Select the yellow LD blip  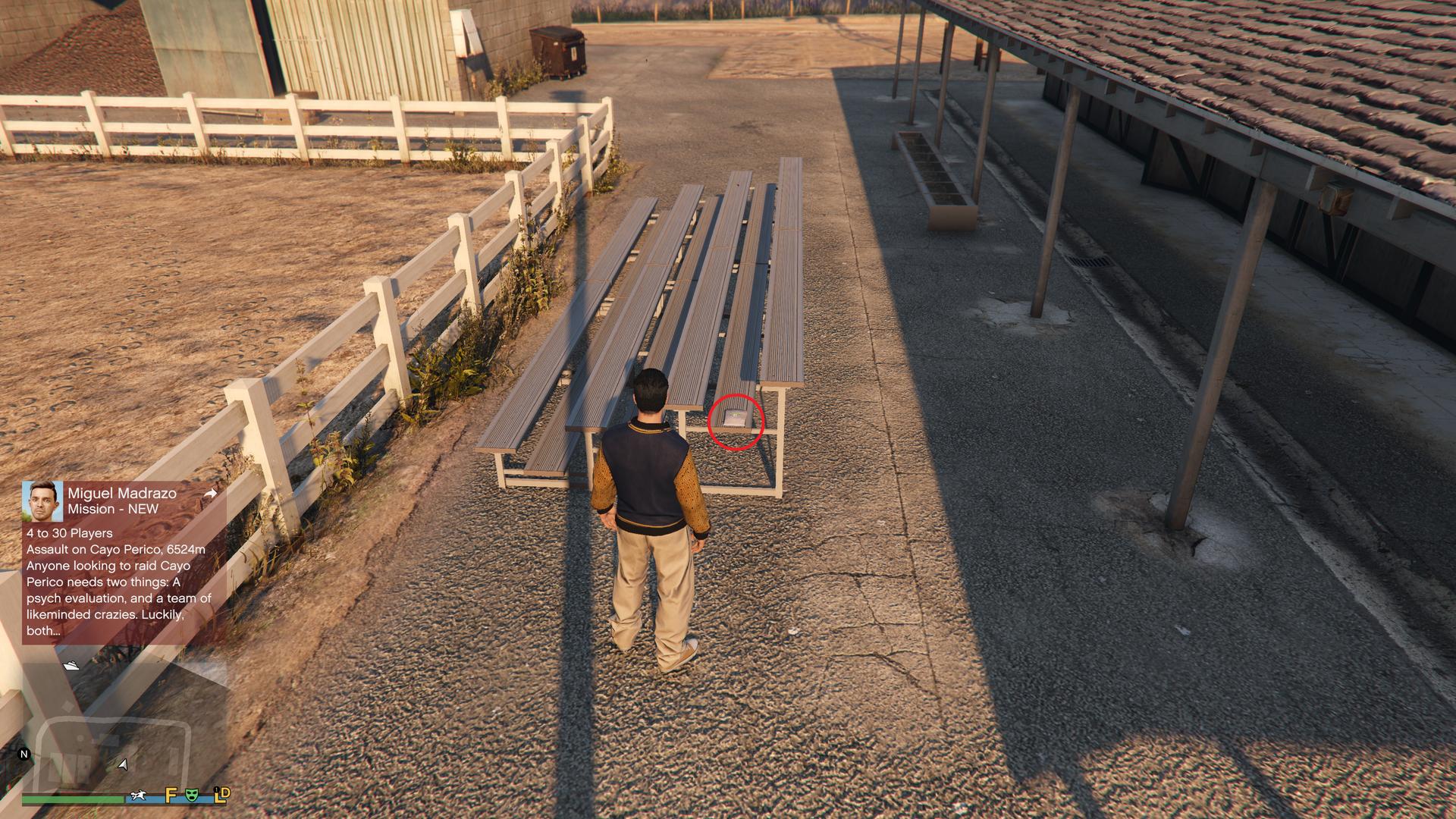(x=221, y=795)
